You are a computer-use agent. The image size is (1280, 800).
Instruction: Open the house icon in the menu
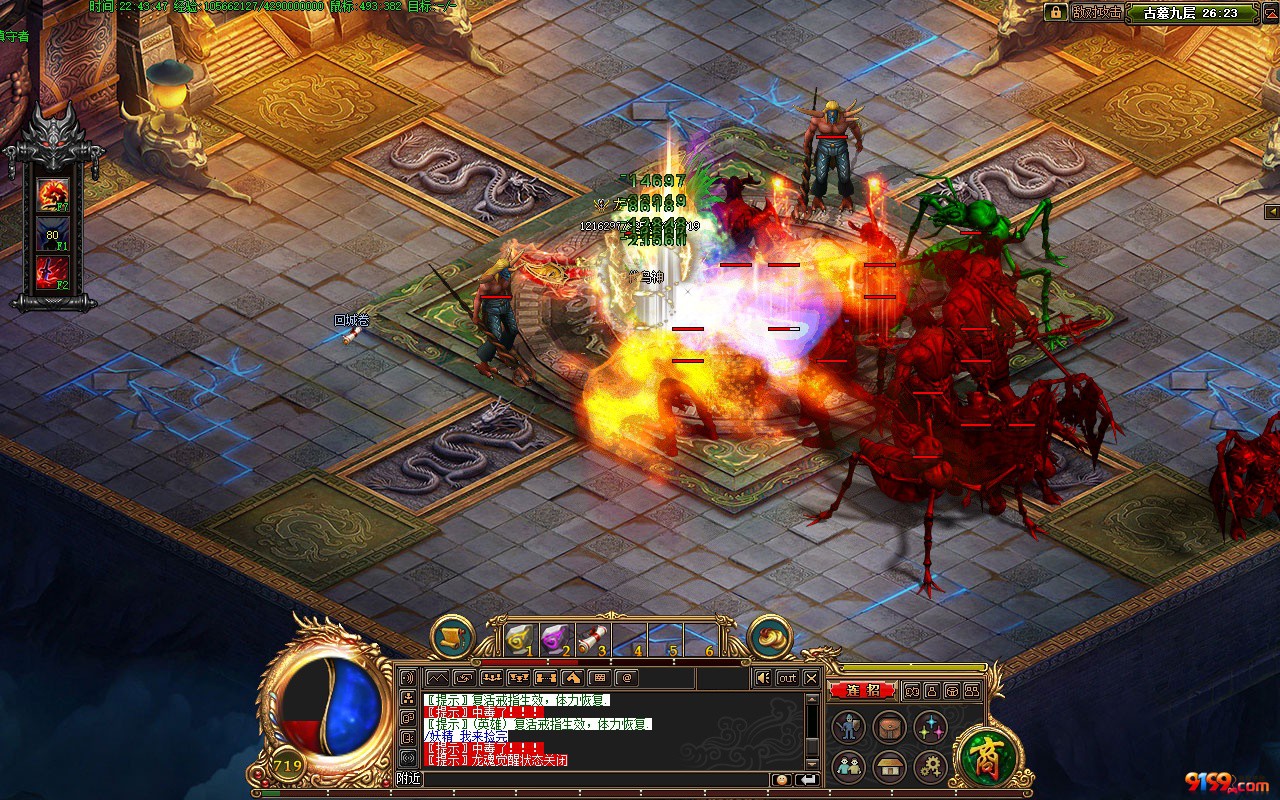(889, 767)
